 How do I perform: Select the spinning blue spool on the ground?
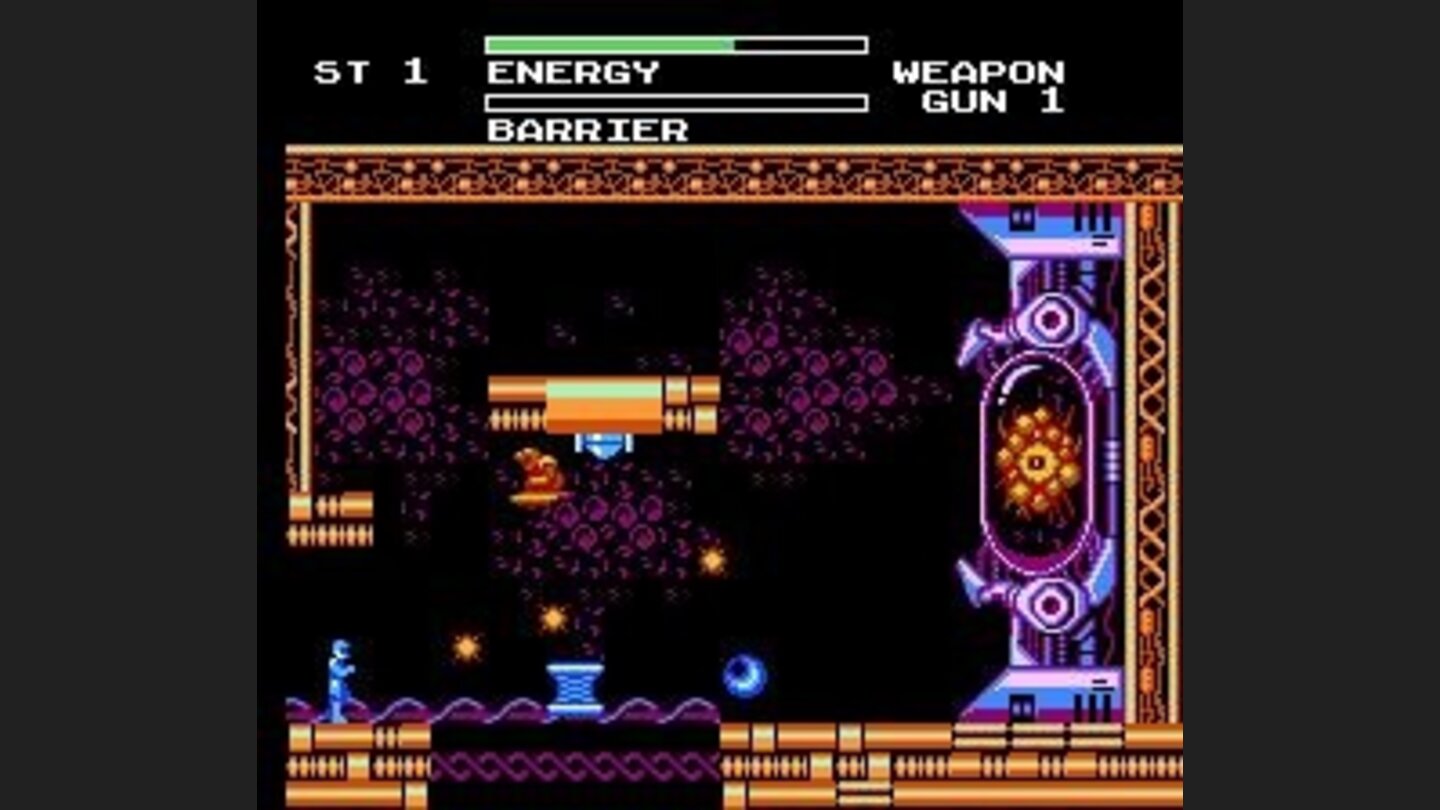click(x=573, y=685)
